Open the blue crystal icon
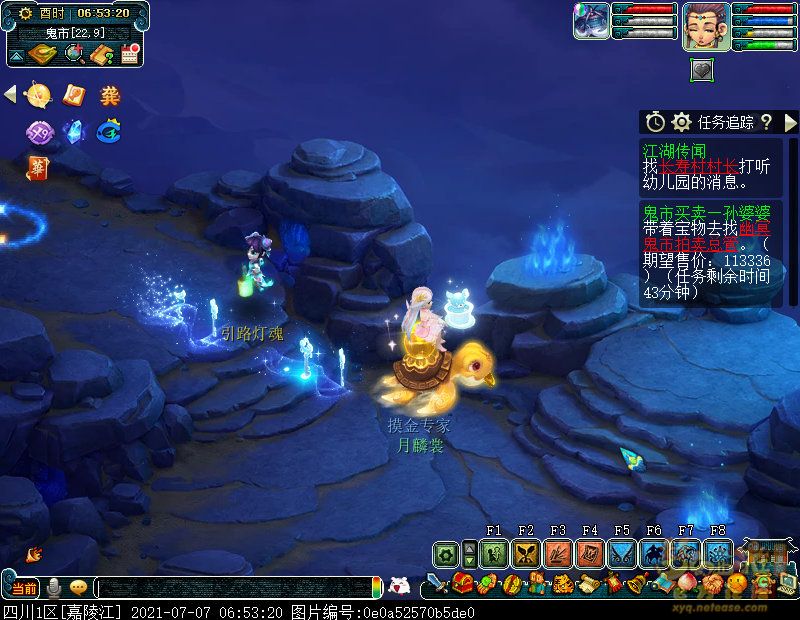 73,131
